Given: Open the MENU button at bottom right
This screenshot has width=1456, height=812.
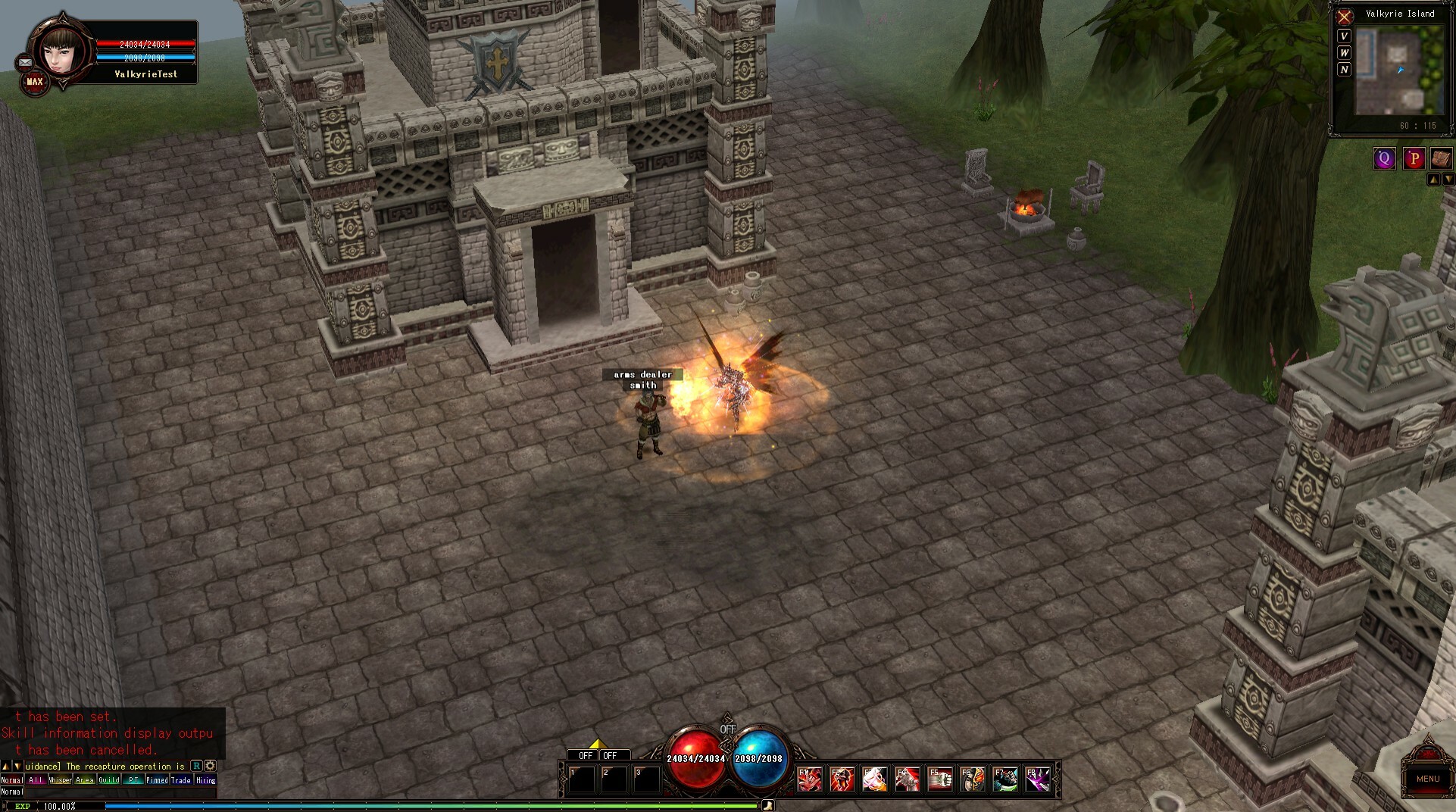Looking at the screenshot, I should point(1427,779).
